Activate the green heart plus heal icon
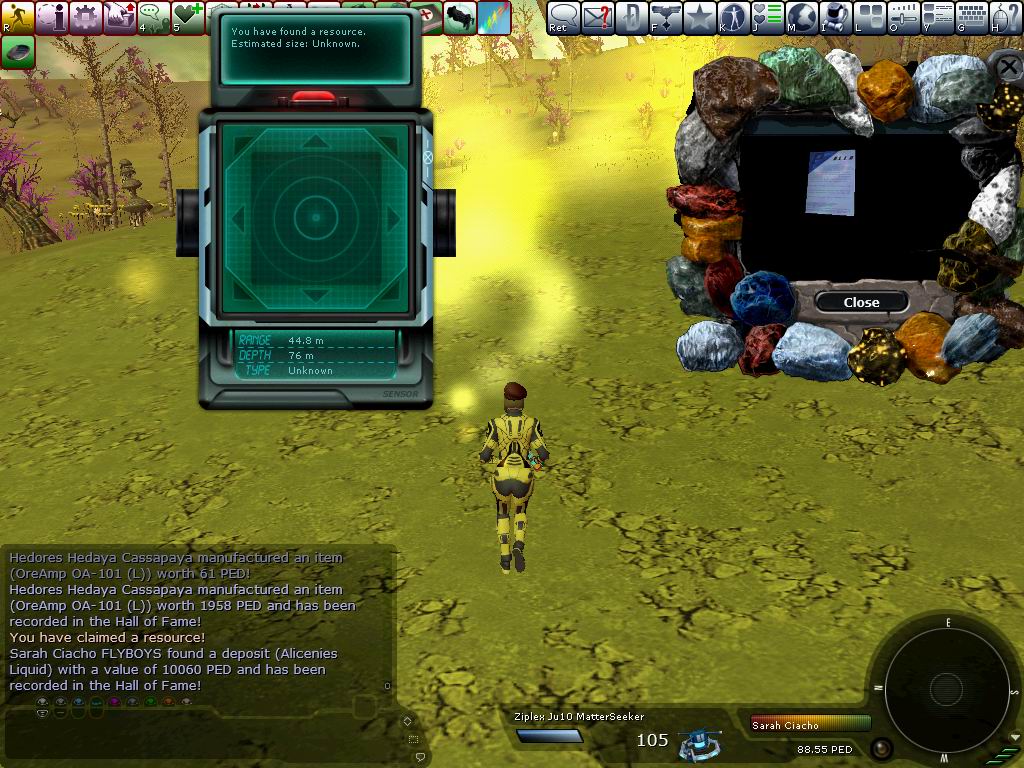The image size is (1024, 768). pos(188,17)
